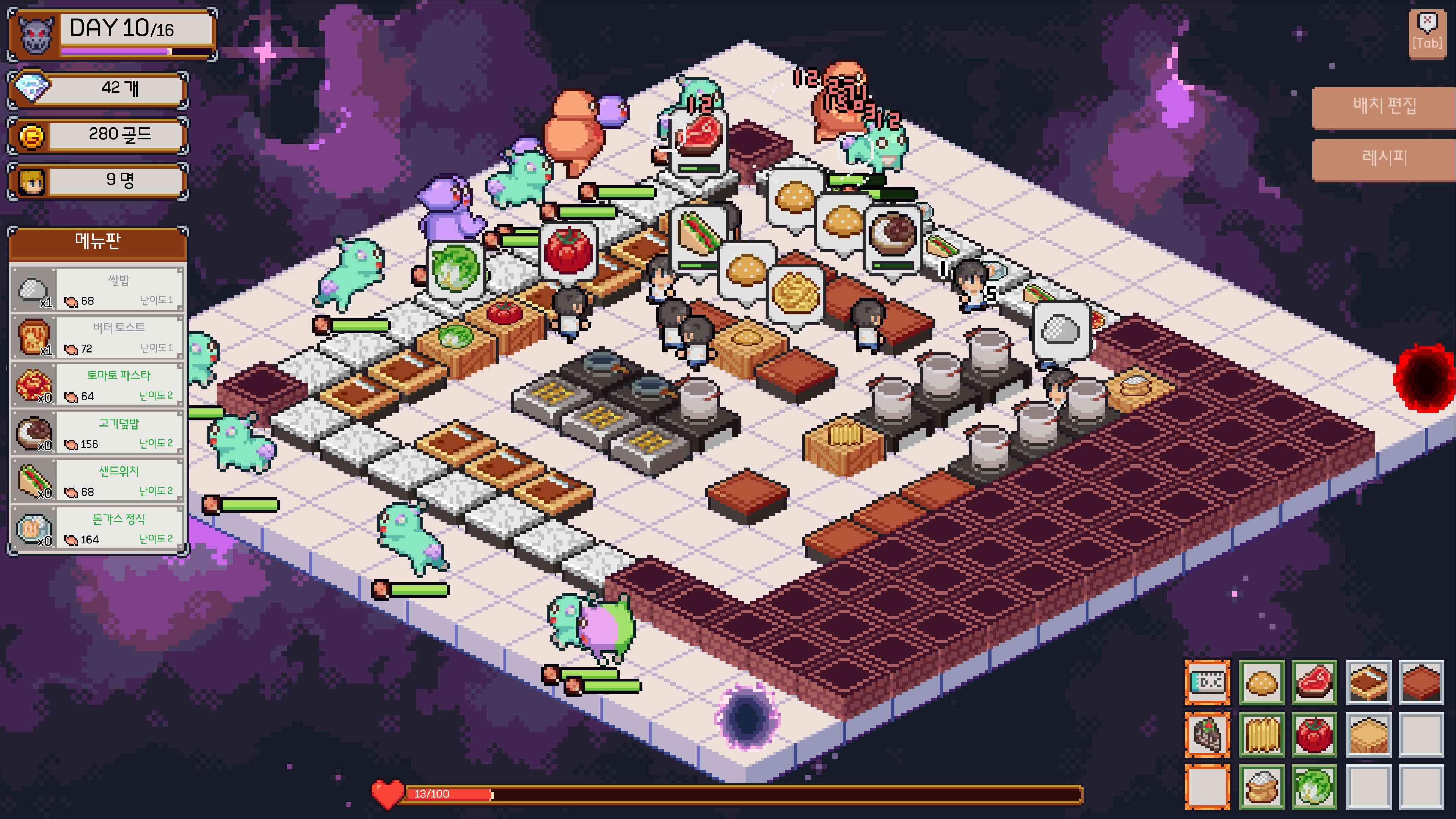The height and width of the screenshot is (819, 1456).
Task: Select the cutting board counter tile slot
Action: [1368, 682]
